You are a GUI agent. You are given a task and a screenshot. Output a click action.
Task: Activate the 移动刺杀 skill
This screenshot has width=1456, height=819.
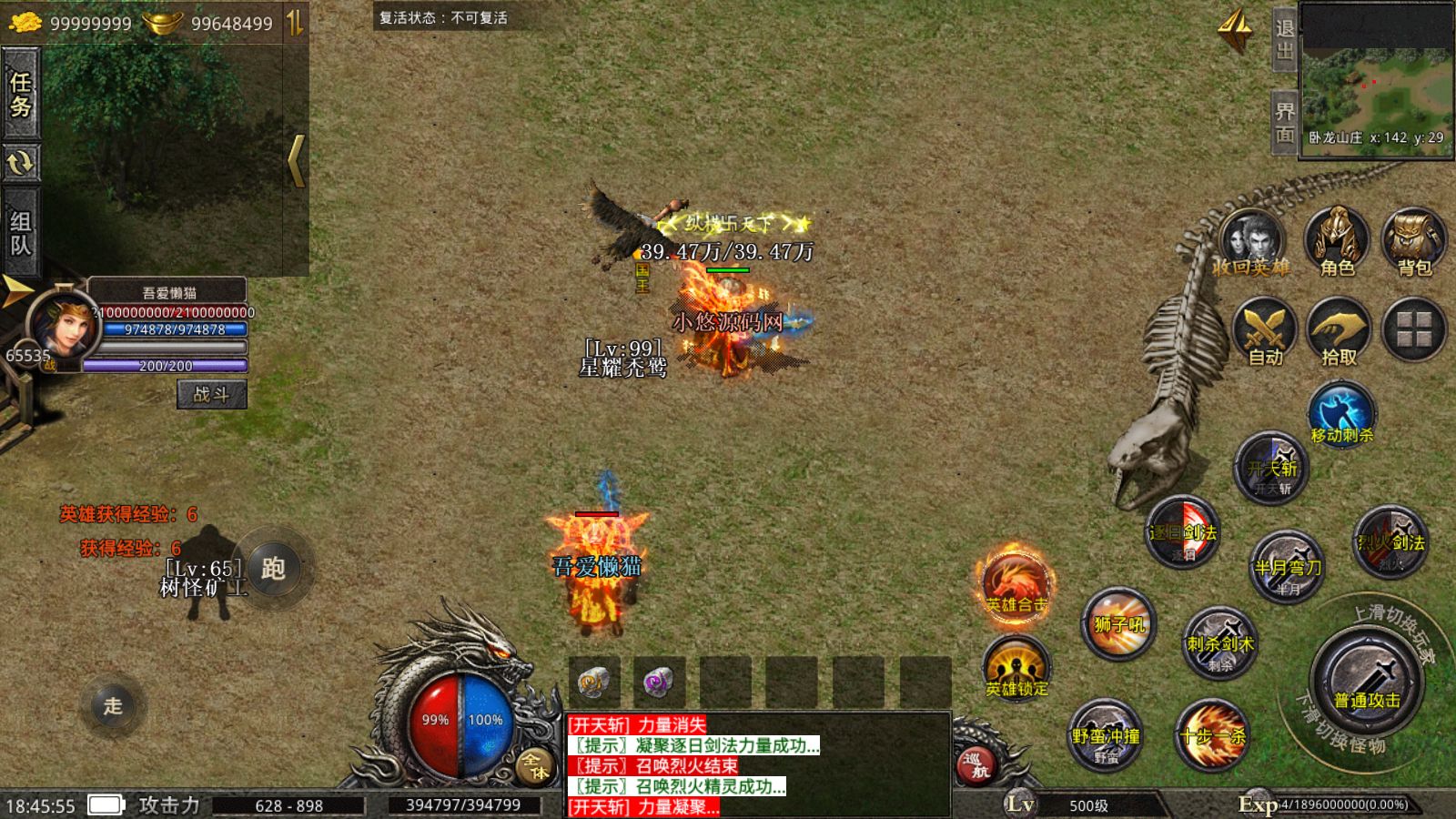point(1341,416)
